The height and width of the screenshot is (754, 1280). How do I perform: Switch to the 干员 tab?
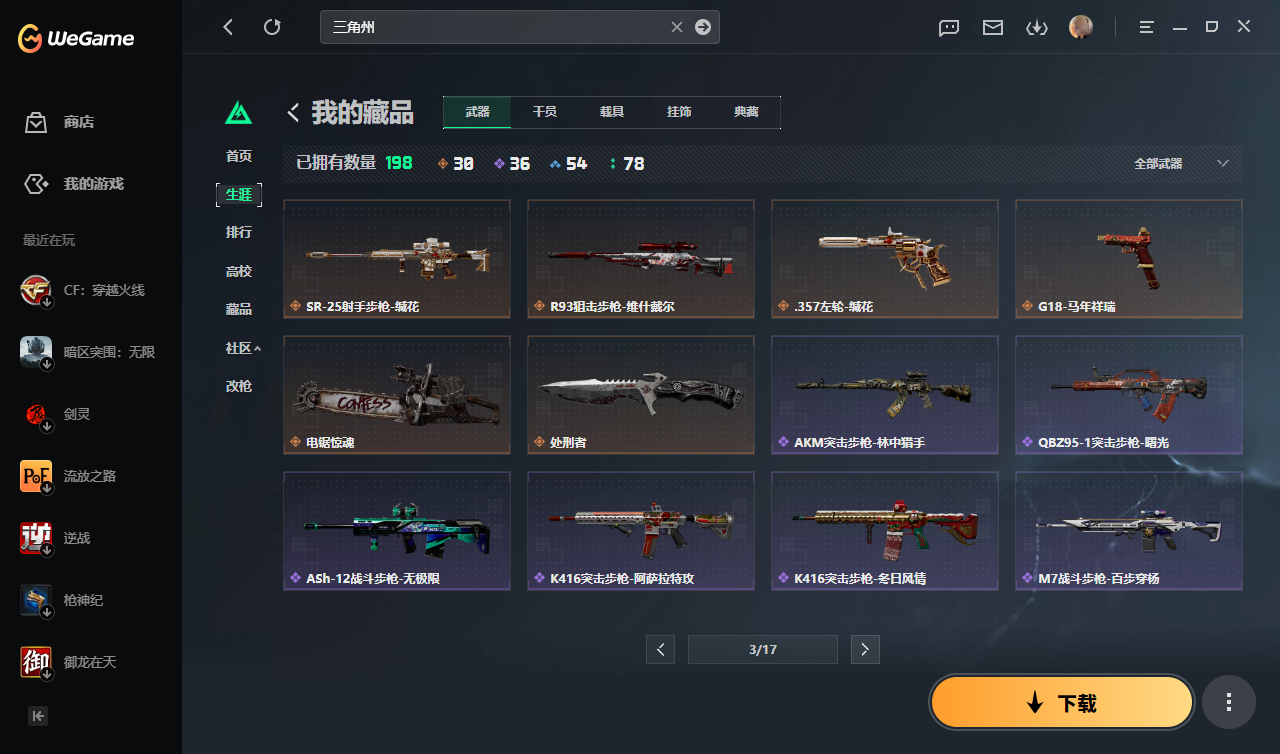545,112
